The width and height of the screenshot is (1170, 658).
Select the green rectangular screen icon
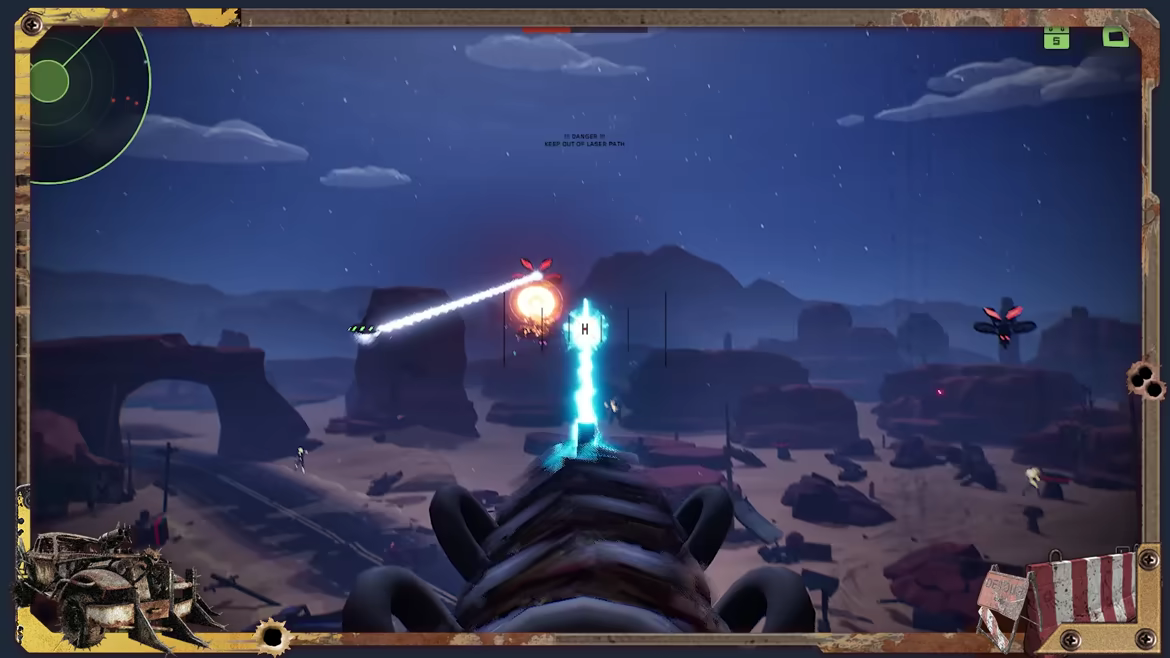point(1115,37)
